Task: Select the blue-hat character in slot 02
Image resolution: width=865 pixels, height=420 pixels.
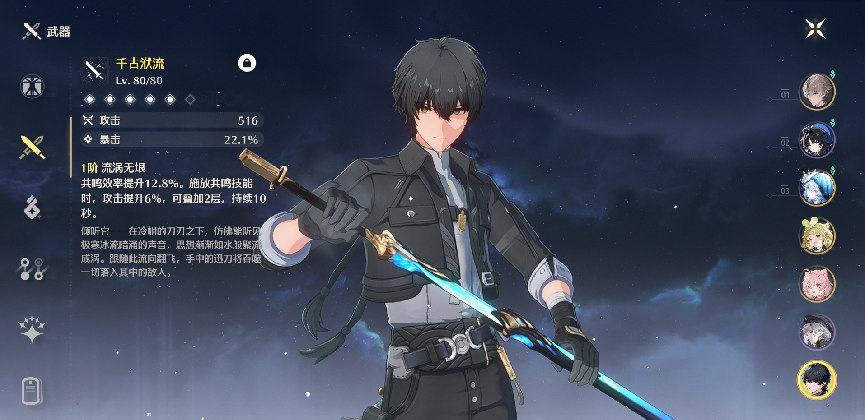Action: coord(816,139)
